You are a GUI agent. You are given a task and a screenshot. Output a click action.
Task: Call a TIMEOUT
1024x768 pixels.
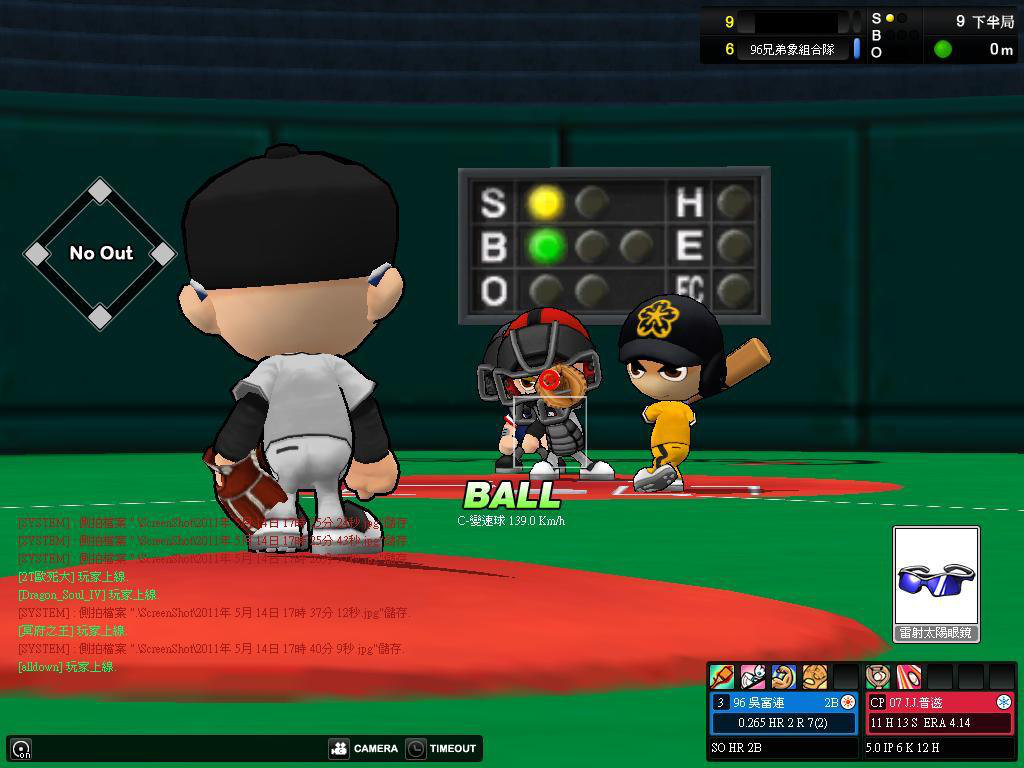point(441,748)
